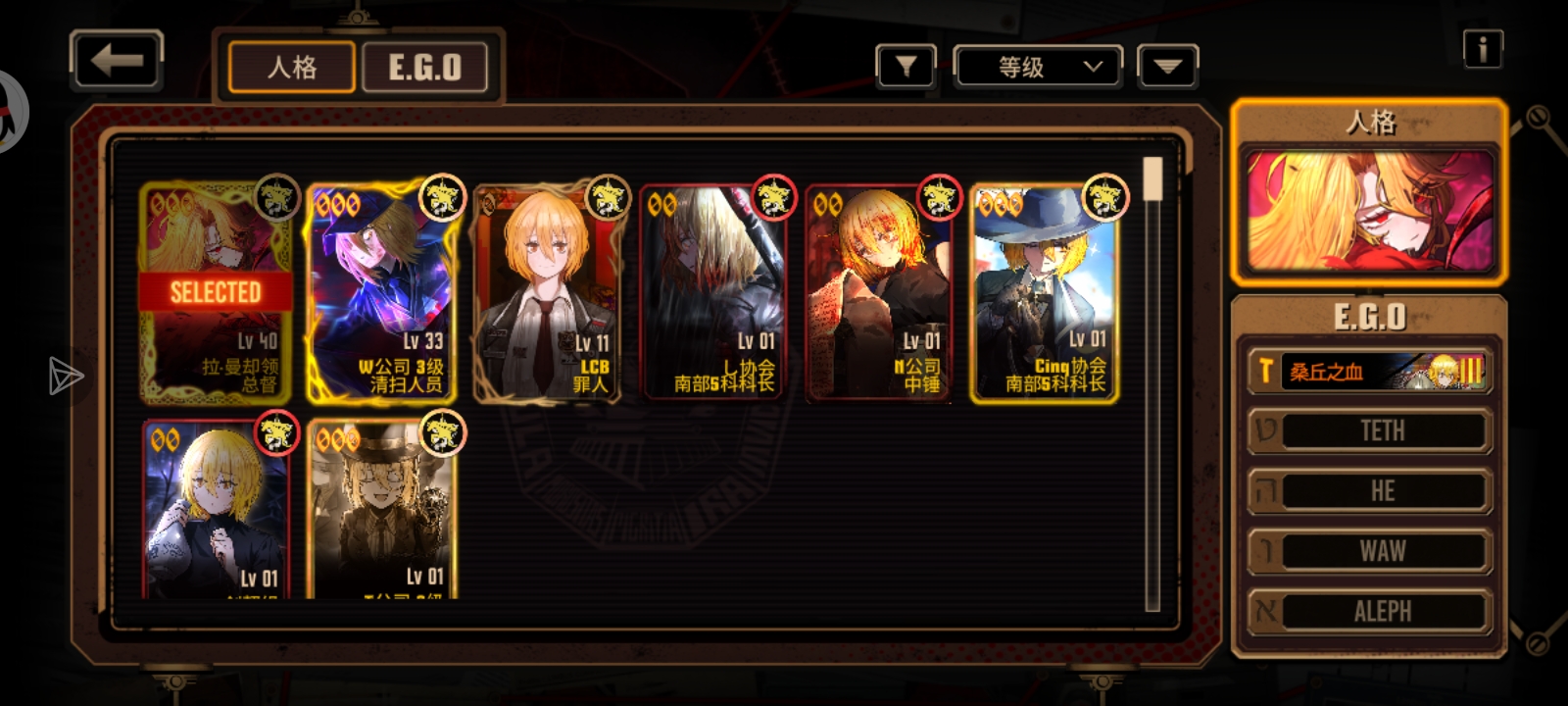
Task: Choose the N公司 中锤 identity card
Action: 878,292
